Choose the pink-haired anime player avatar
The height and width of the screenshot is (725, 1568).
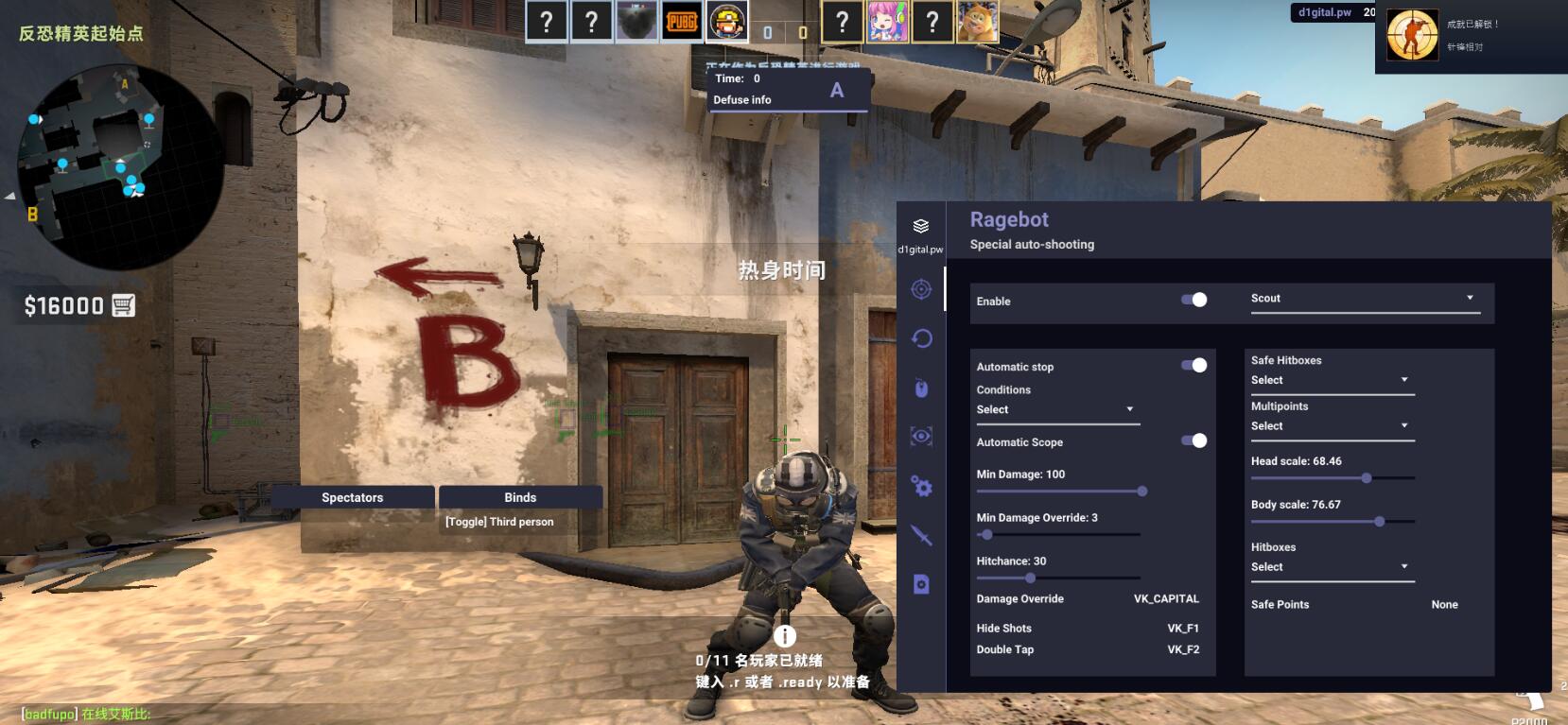(887, 21)
